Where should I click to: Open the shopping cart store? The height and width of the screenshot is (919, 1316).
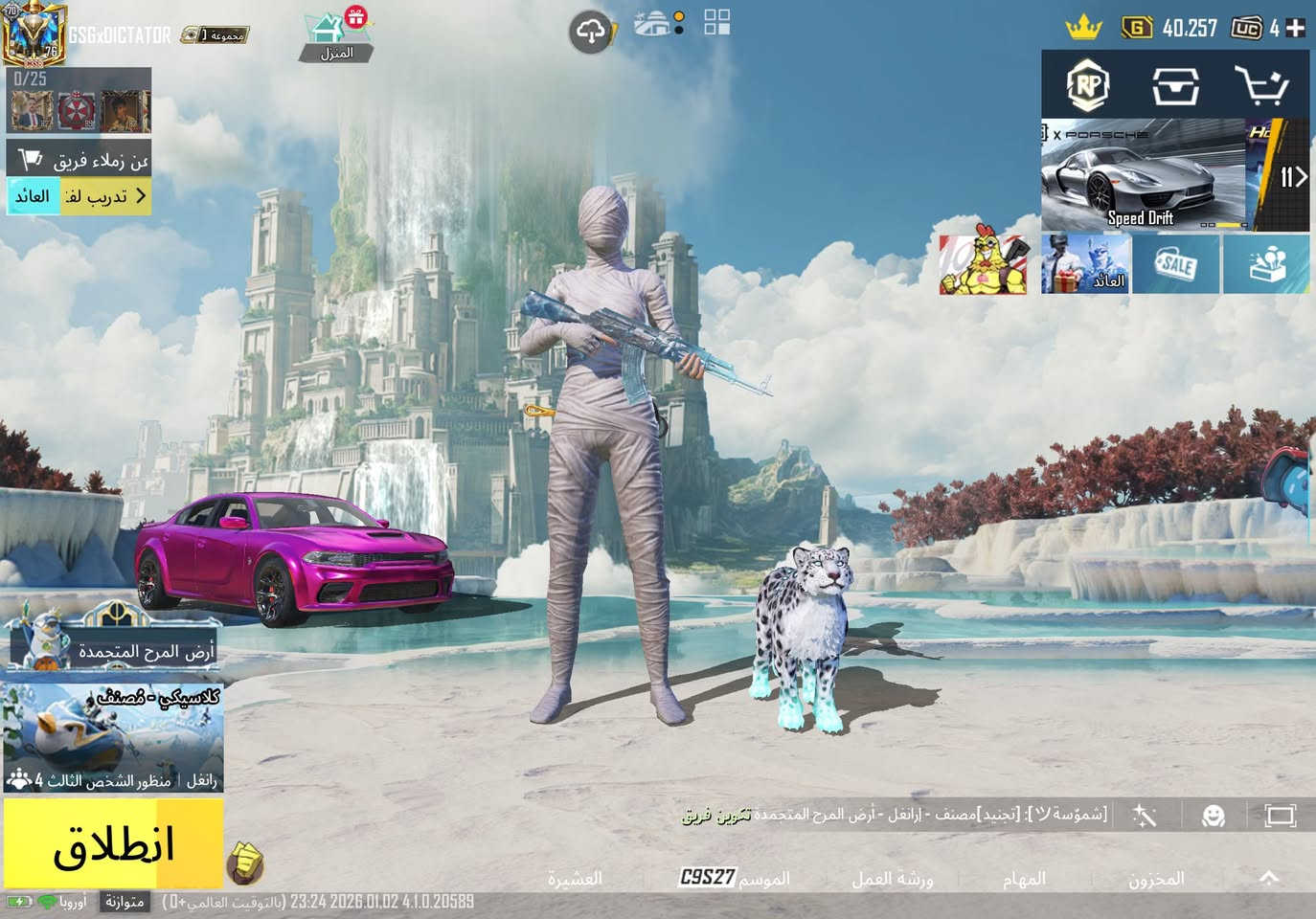pos(1260,86)
